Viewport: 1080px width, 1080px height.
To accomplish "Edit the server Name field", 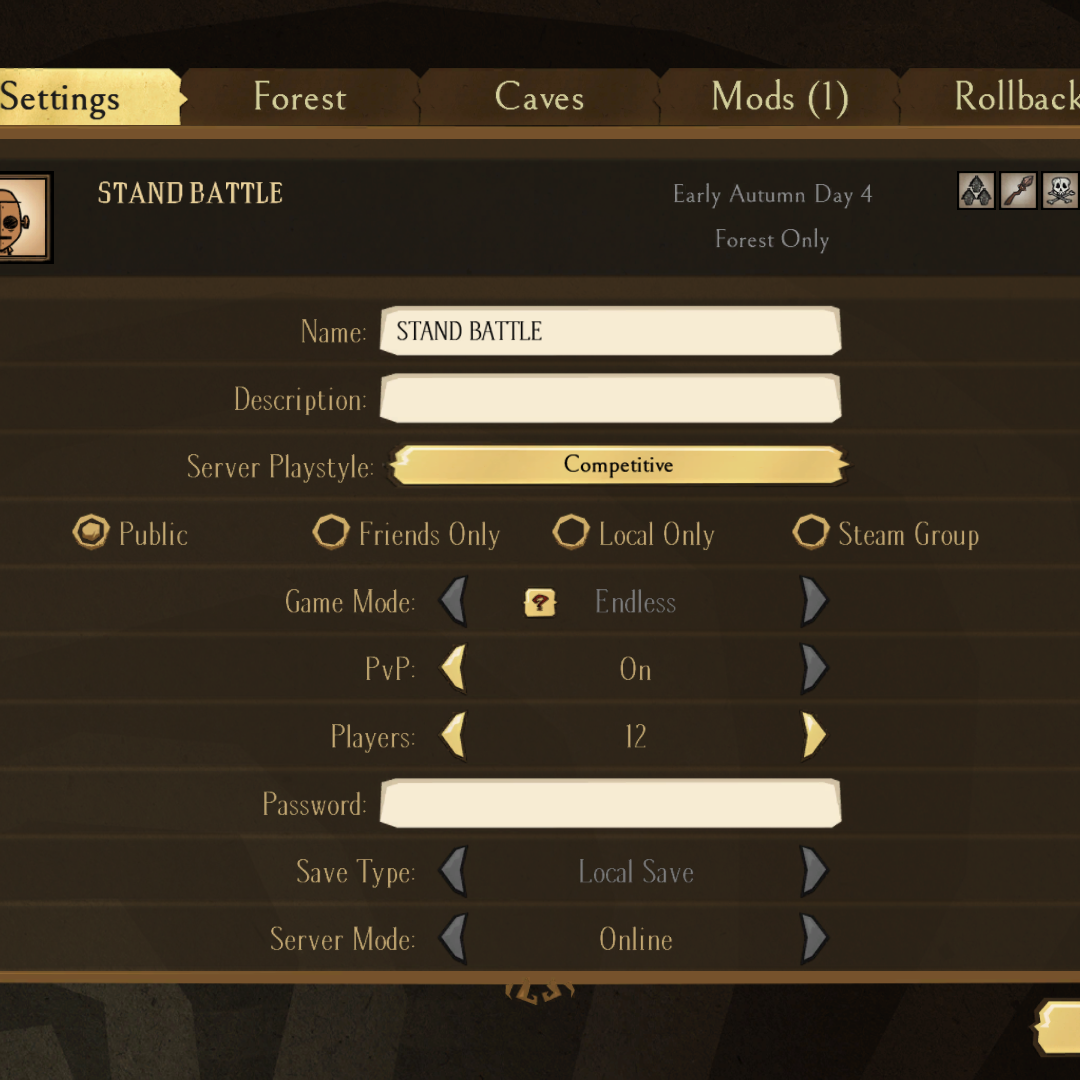I will tap(610, 331).
